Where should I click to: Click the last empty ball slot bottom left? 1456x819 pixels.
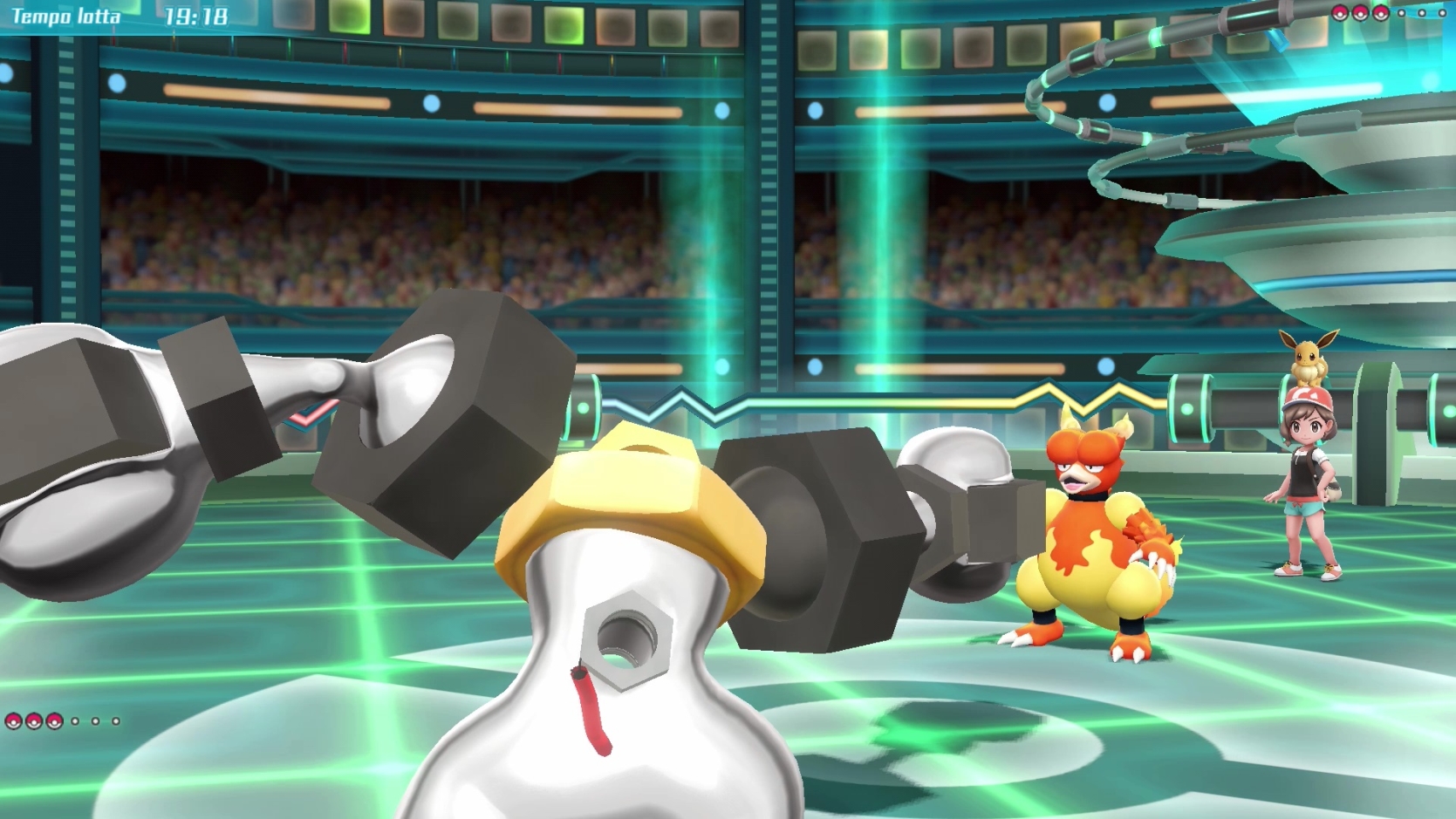pos(116,721)
